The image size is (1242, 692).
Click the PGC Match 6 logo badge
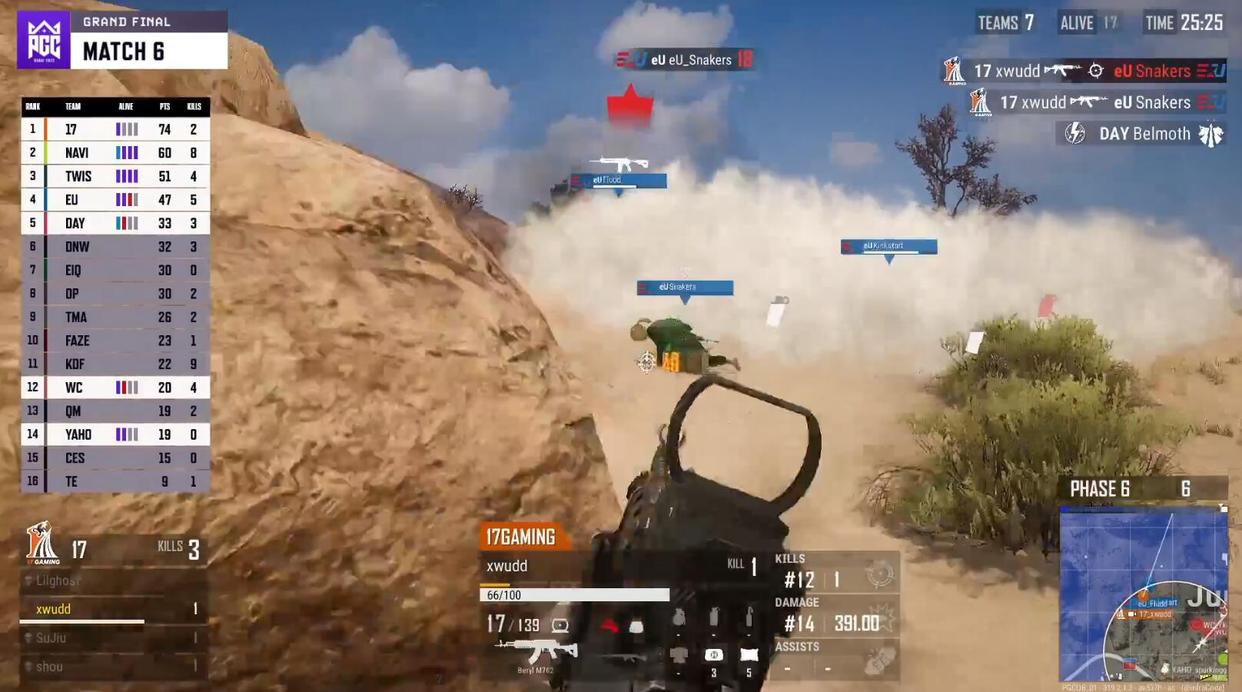[44, 40]
